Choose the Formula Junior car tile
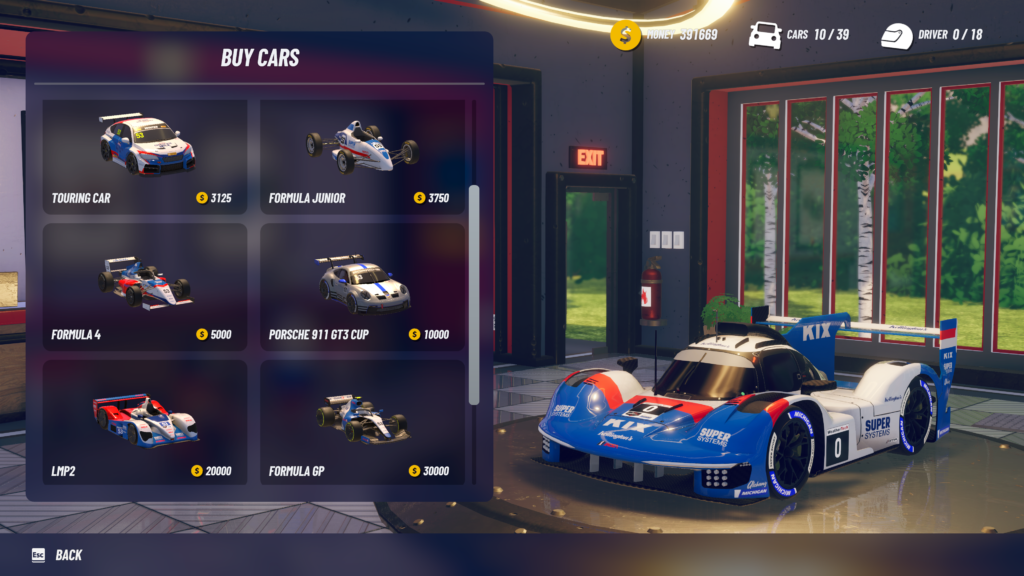This screenshot has height=576, width=1024. (x=362, y=156)
